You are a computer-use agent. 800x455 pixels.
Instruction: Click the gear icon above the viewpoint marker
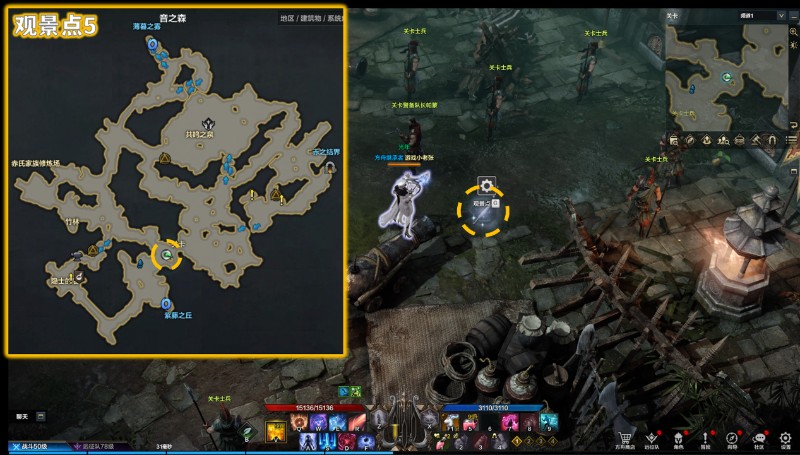pyautogui.click(x=486, y=185)
